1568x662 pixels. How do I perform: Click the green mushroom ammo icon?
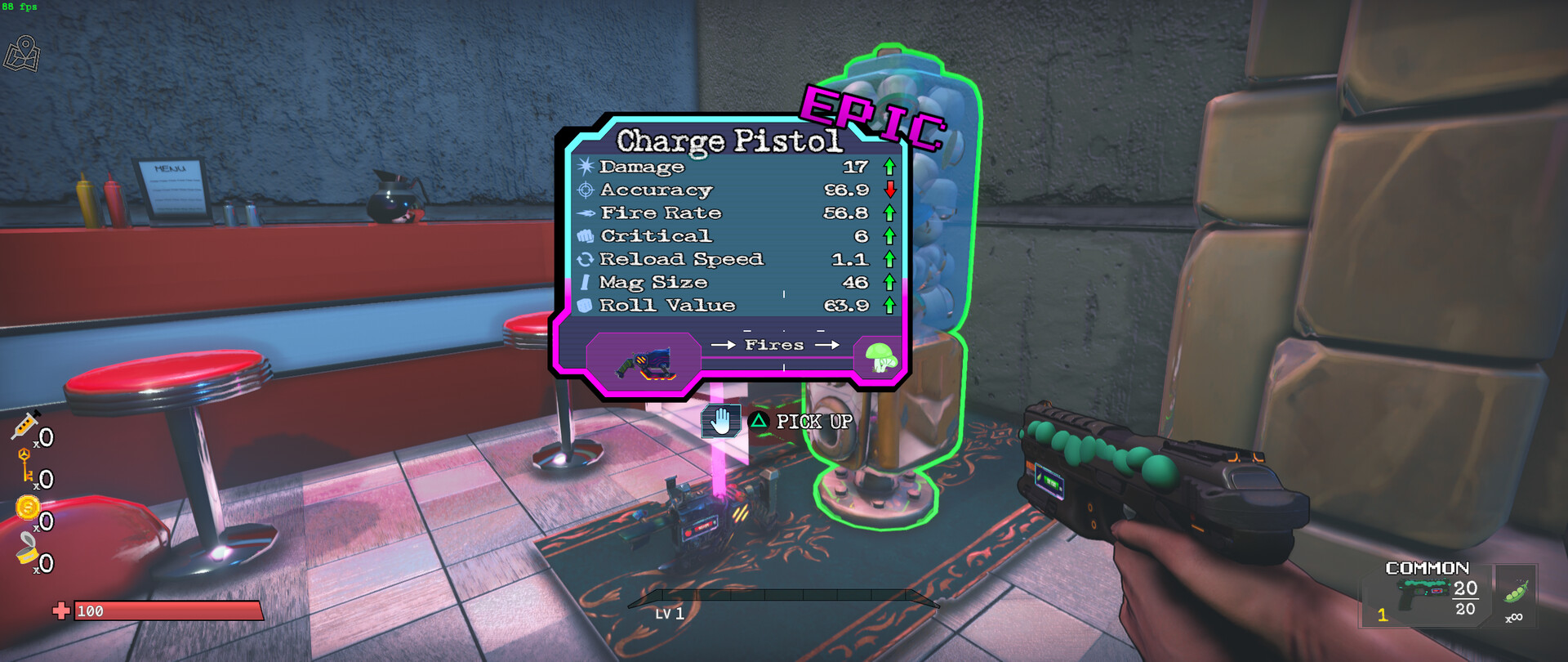tap(880, 357)
